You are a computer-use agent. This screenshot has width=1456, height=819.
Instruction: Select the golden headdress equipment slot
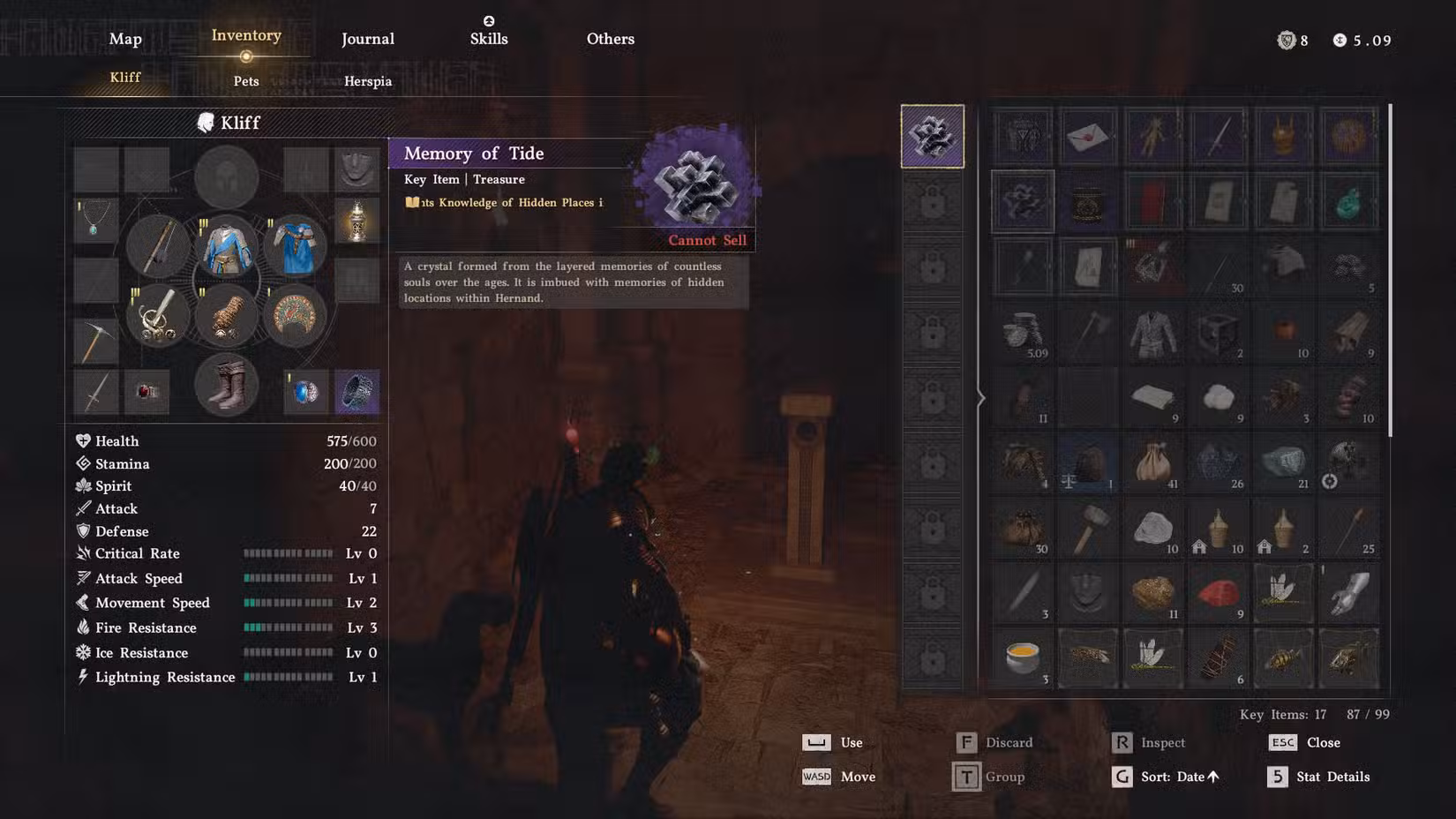coord(295,316)
